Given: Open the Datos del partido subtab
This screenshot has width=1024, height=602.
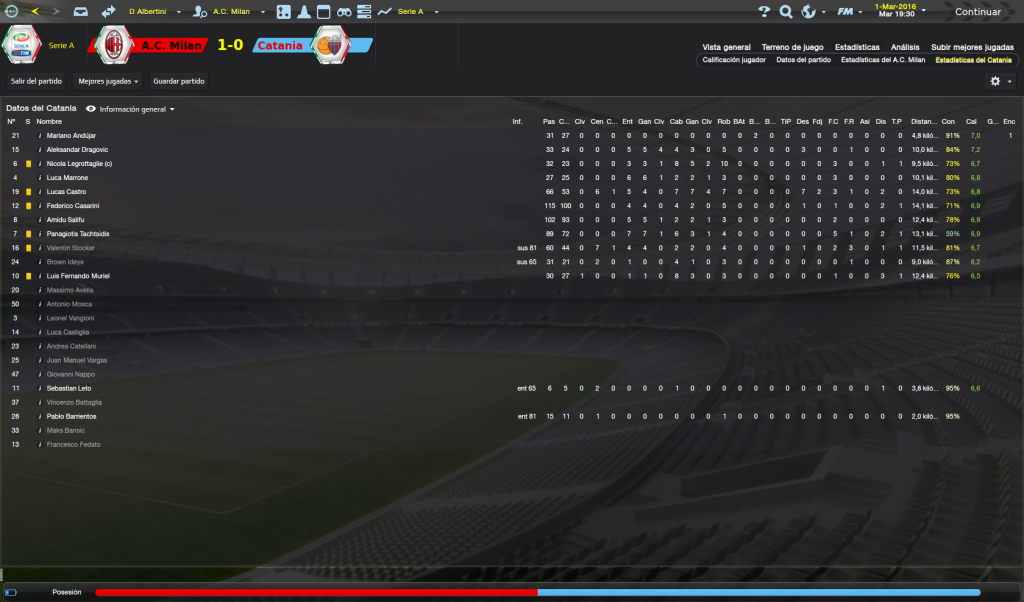Looking at the screenshot, I should (x=803, y=60).
